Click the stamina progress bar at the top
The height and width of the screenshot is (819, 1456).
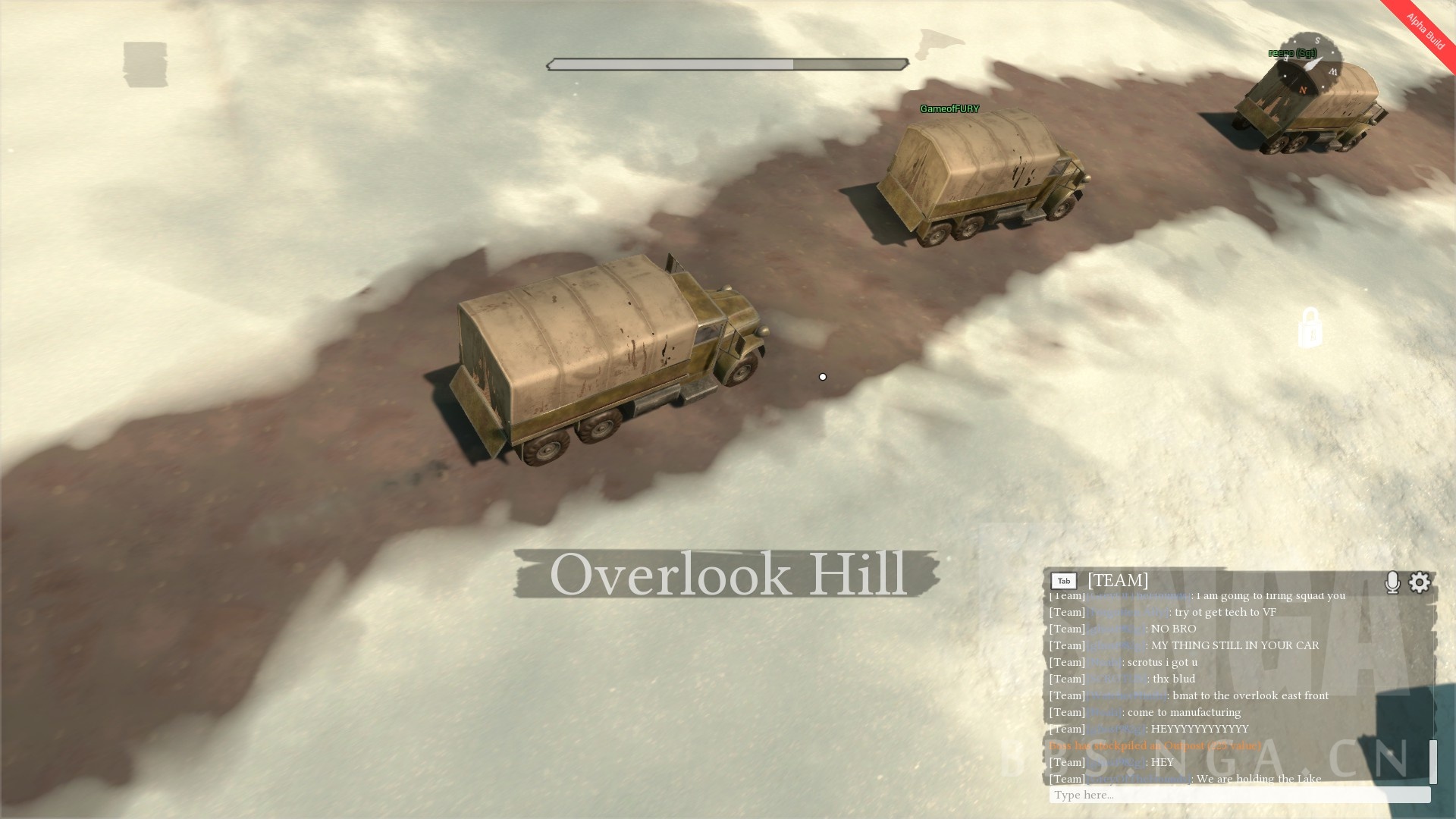[x=726, y=64]
